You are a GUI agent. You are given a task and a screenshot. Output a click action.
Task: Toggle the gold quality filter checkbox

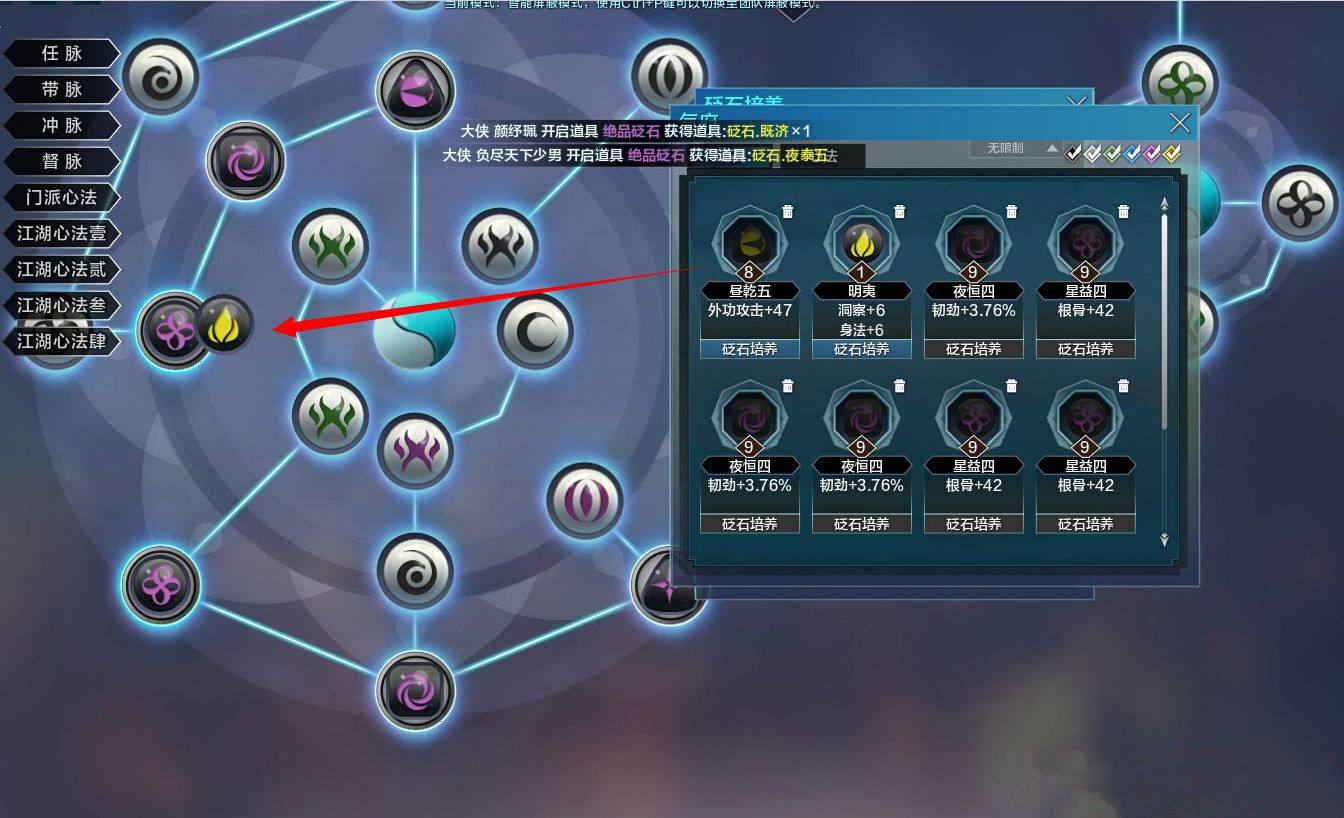[1172, 153]
